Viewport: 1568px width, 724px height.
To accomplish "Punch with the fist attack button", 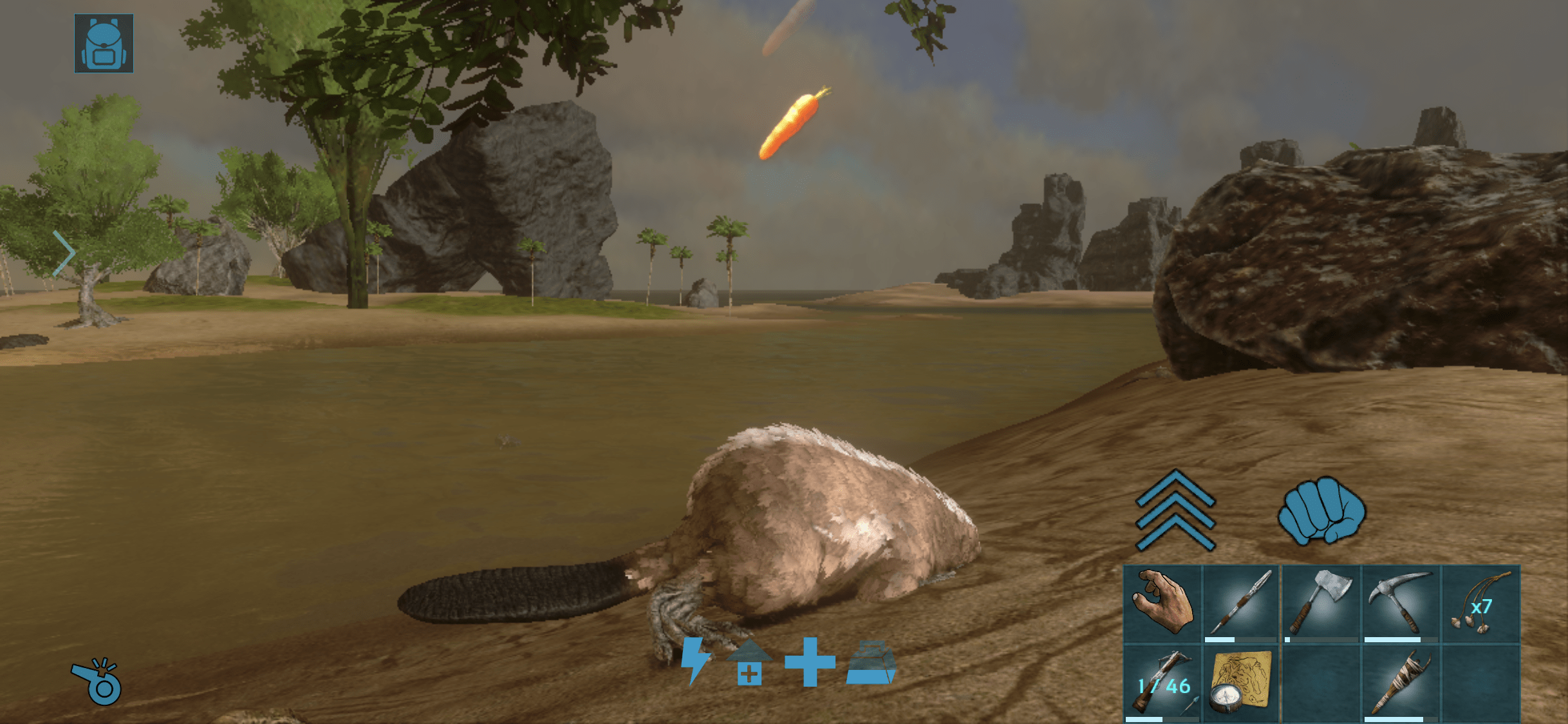I will [1321, 510].
